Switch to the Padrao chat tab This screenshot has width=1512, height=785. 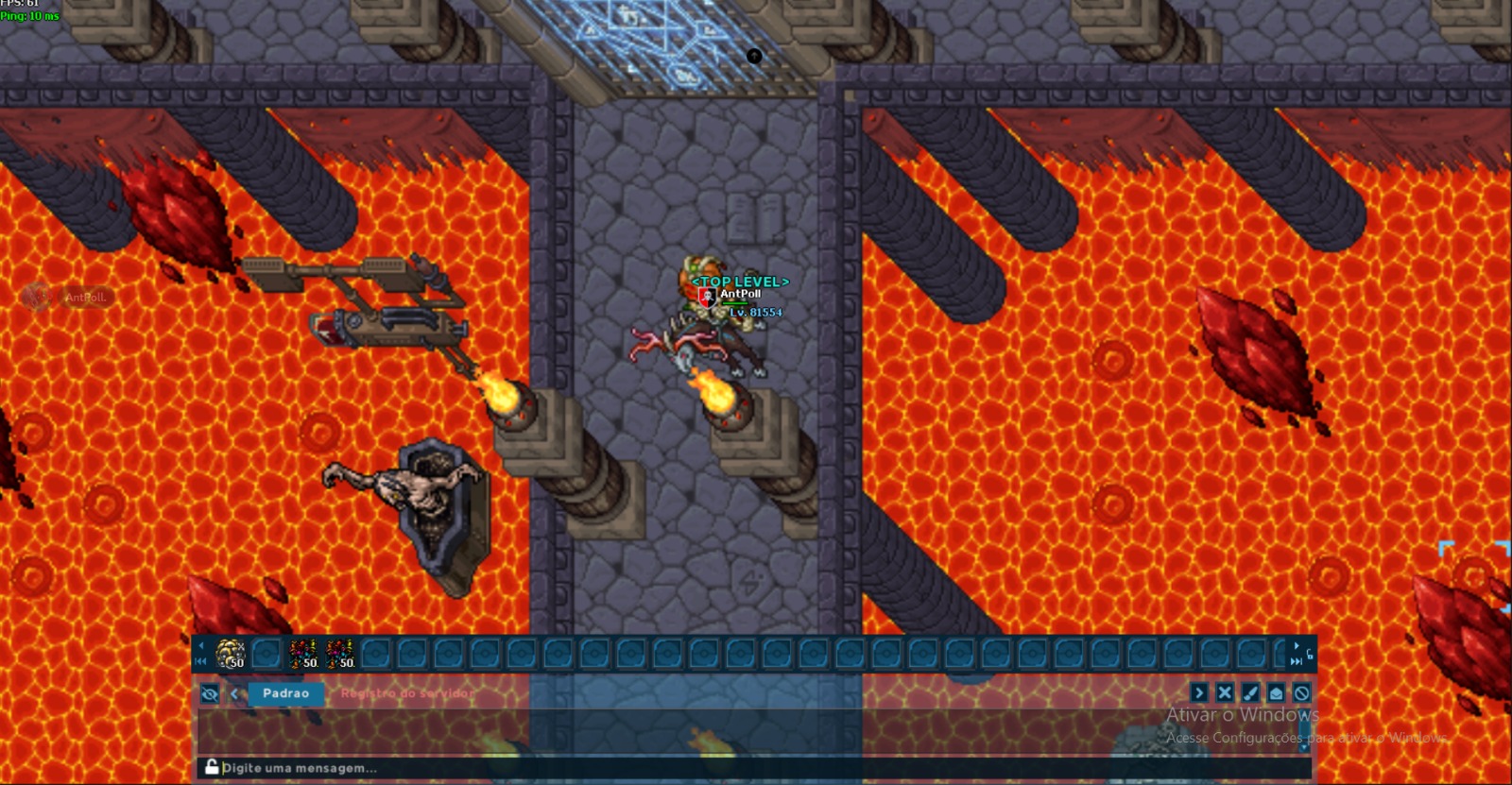(285, 693)
